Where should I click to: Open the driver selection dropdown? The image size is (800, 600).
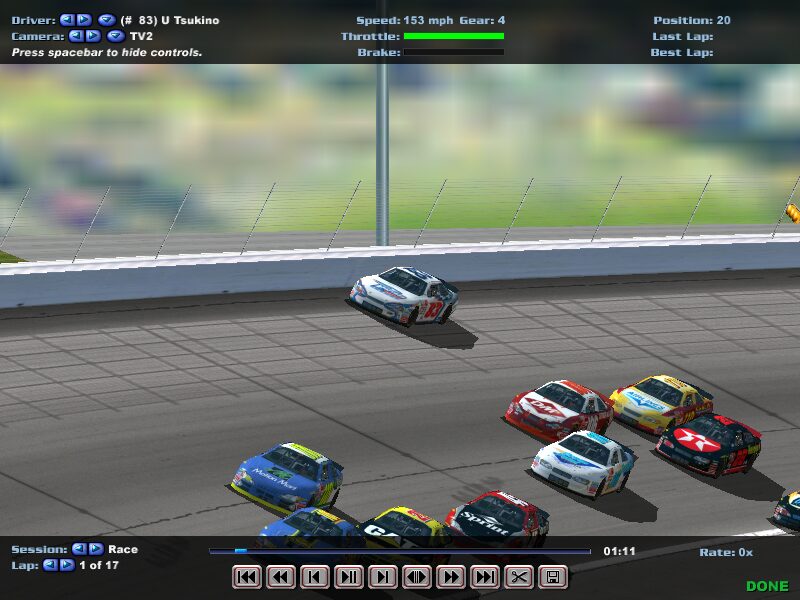(x=106, y=20)
